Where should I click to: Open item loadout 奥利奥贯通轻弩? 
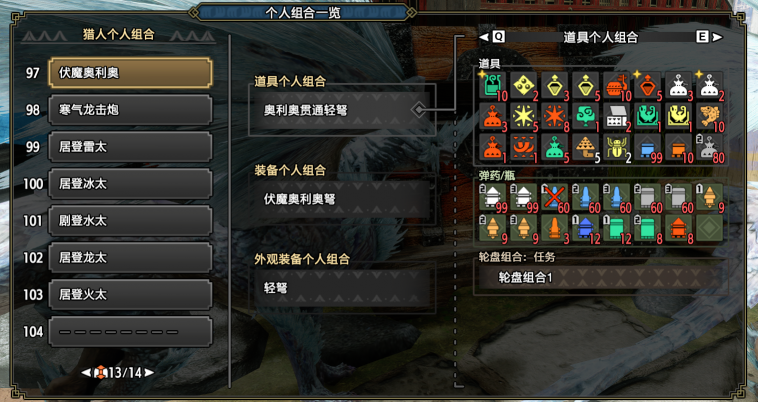[340, 110]
